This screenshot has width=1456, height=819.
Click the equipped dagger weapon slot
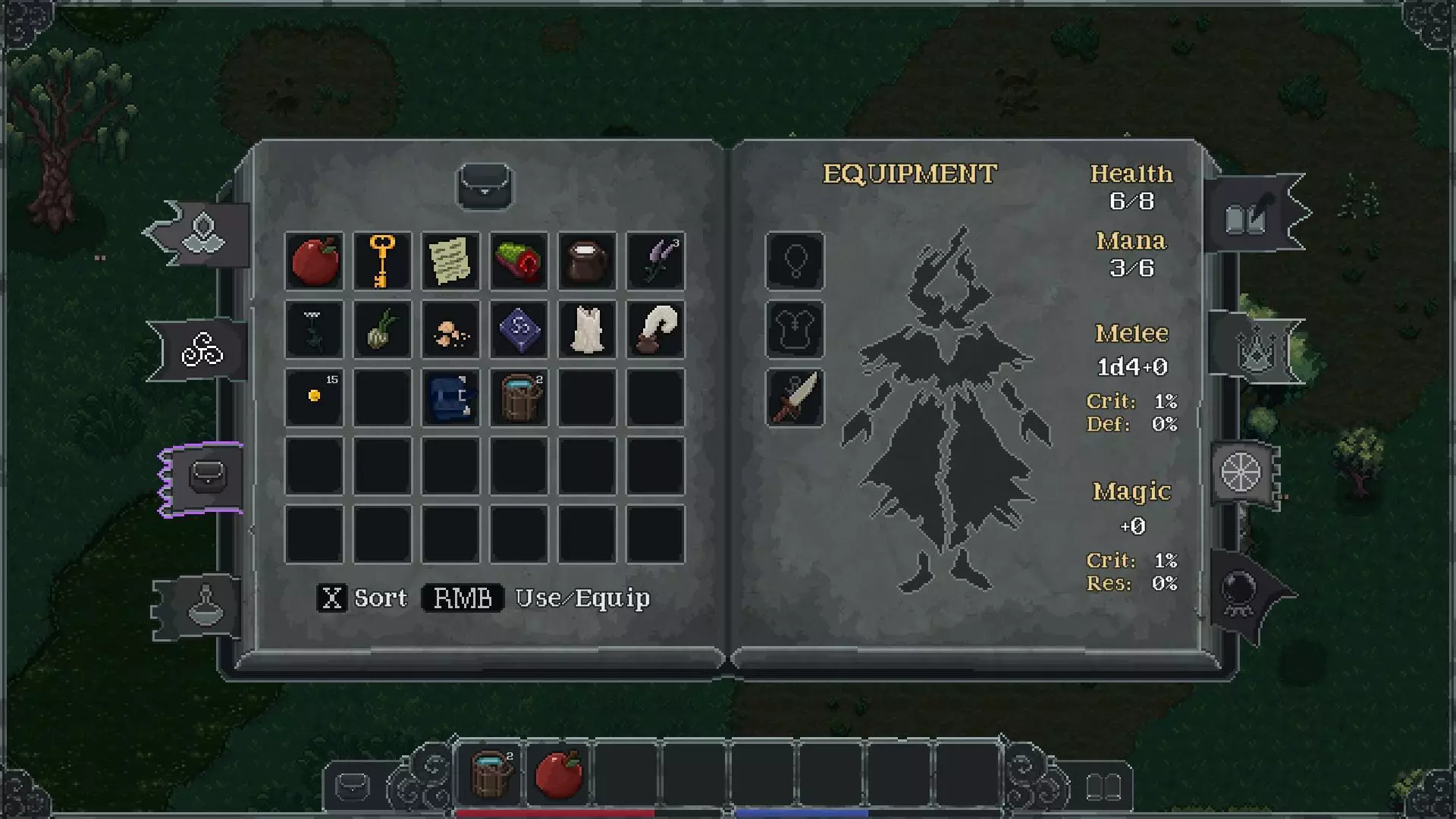click(795, 397)
